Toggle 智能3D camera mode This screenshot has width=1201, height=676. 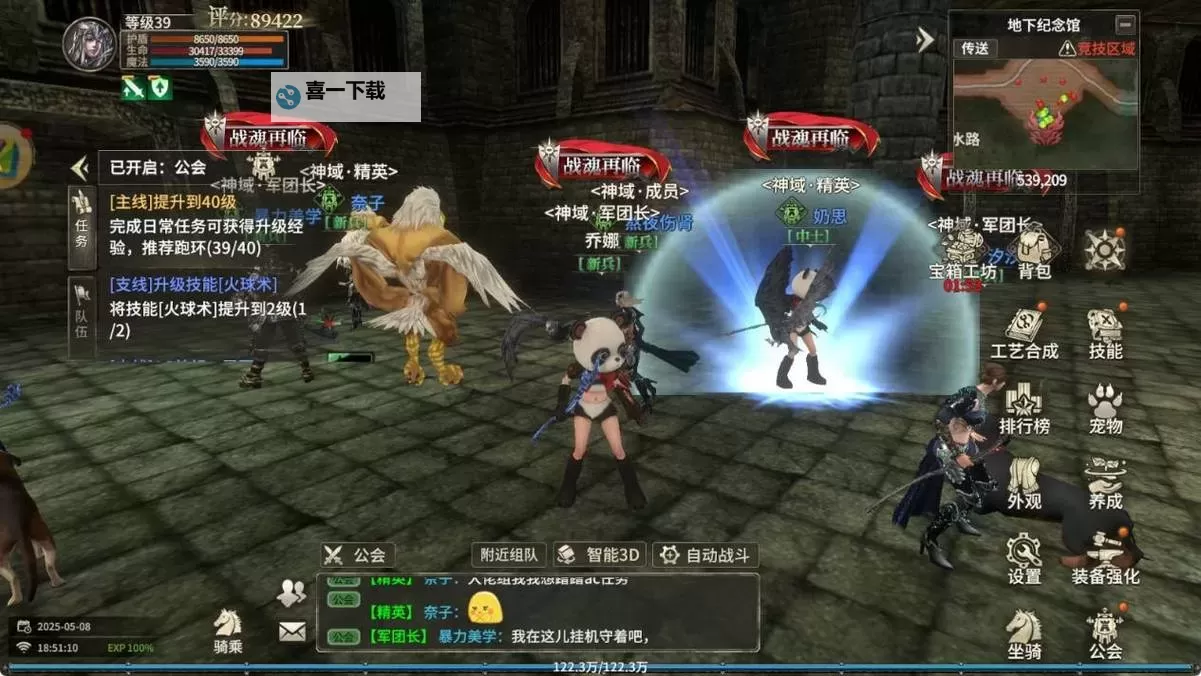[x=600, y=555]
